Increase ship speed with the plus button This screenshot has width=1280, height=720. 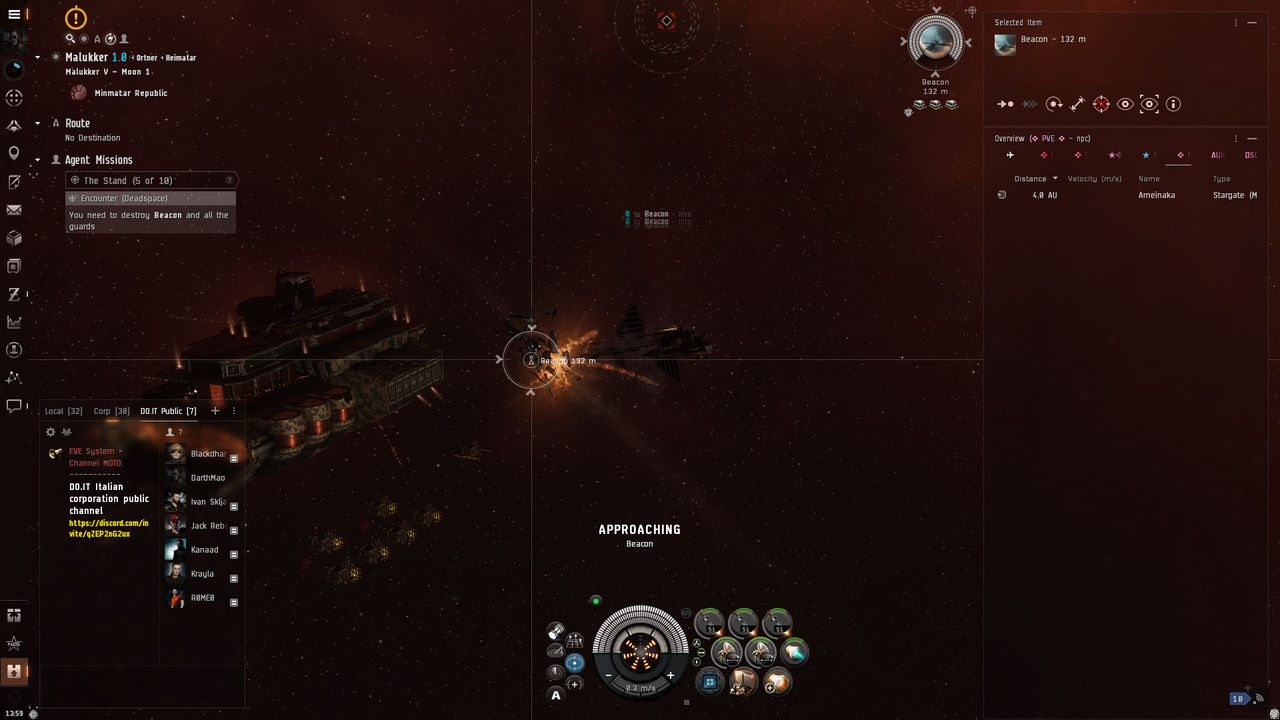click(670, 676)
